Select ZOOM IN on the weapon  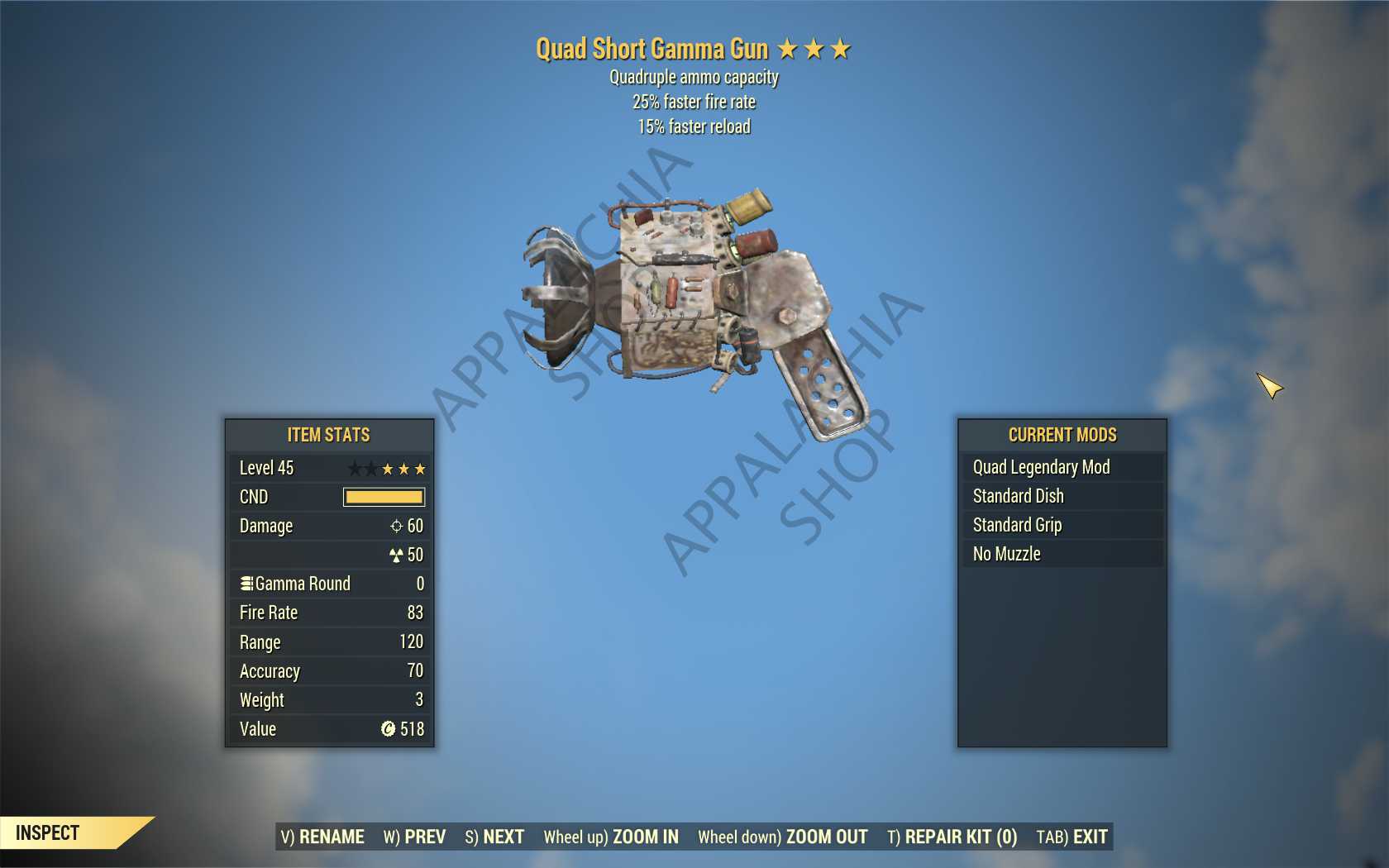click(611, 837)
